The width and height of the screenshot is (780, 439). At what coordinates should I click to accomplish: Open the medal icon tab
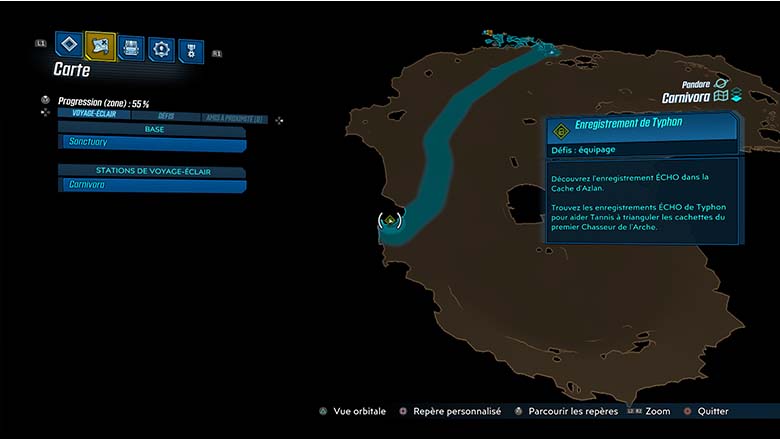point(190,50)
